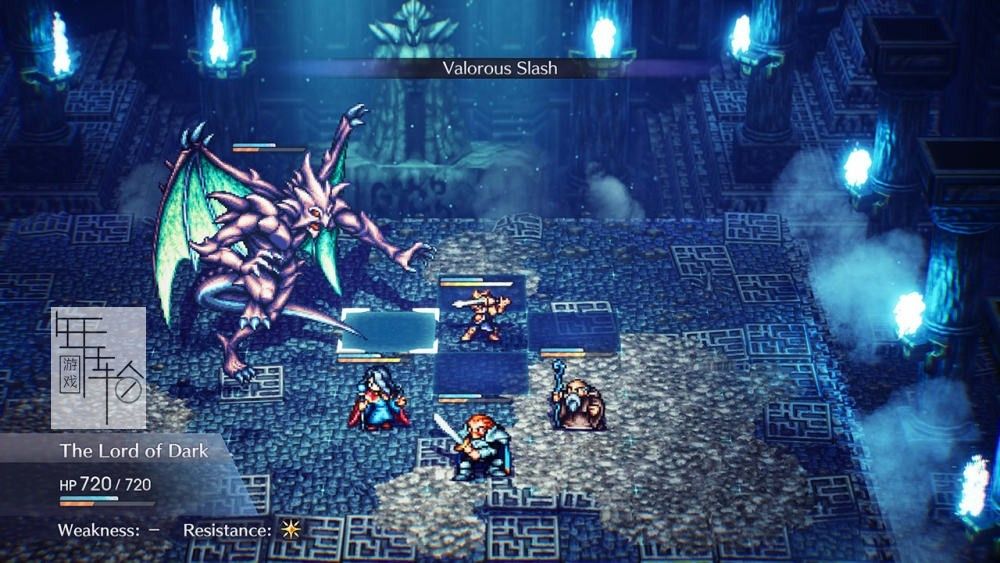Image resolution: width=1000 pixels, height=563 pixels.
Task: Click the Chinese watermark logo overlay
Action: (98, 368)
